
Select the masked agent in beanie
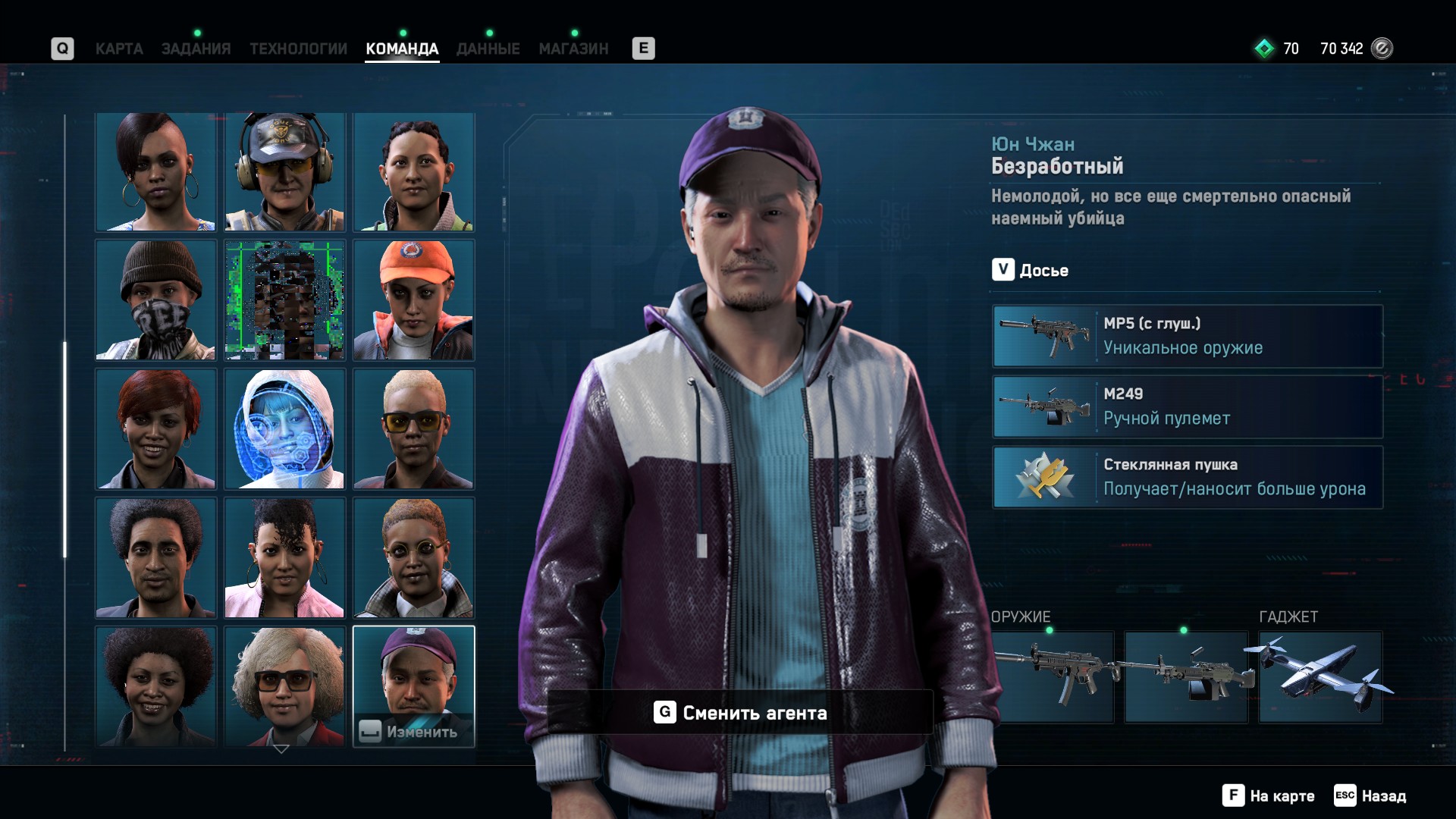click(x=155, y=300)
